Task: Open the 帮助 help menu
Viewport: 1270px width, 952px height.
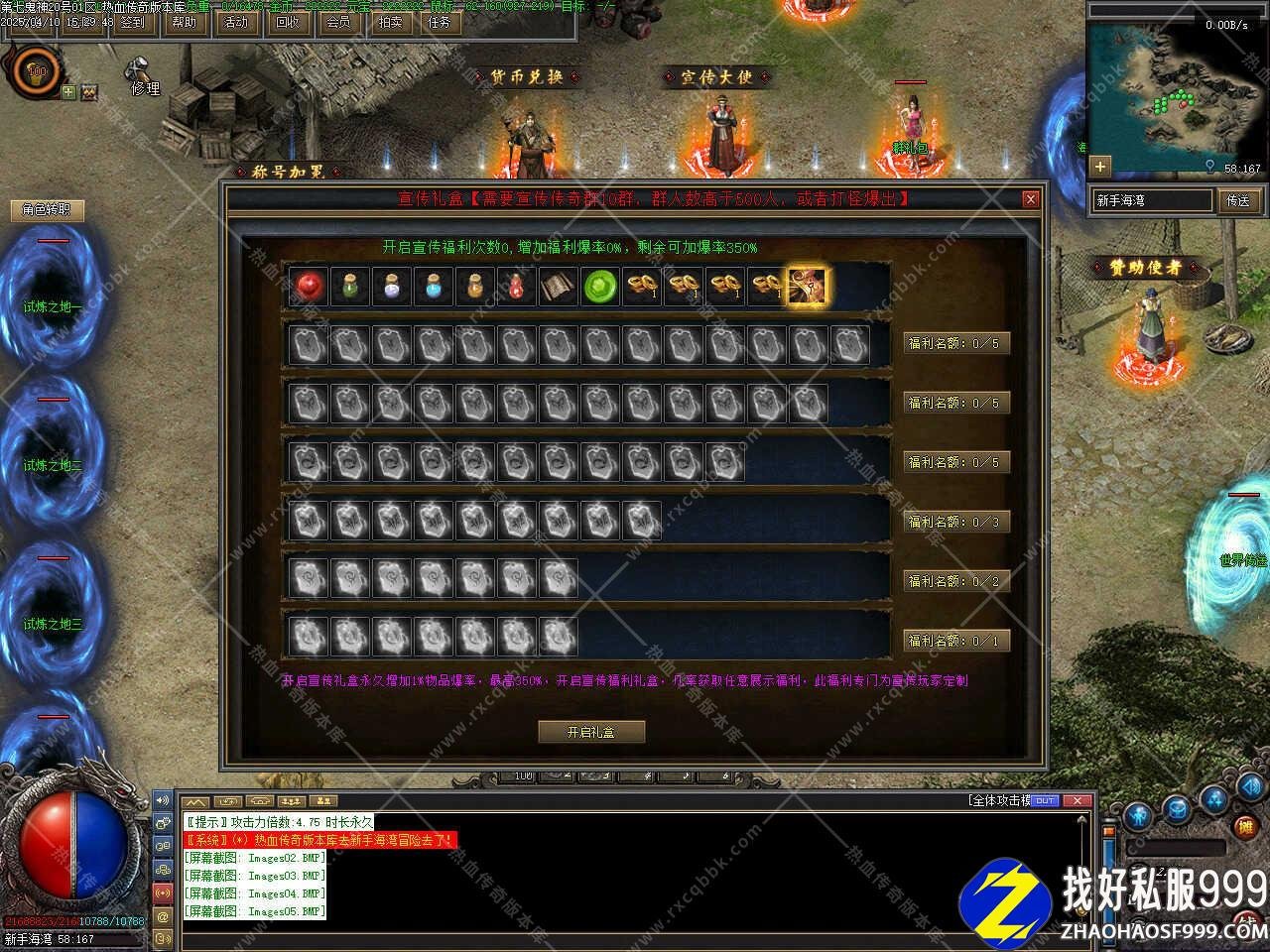Action: [185, 22]
